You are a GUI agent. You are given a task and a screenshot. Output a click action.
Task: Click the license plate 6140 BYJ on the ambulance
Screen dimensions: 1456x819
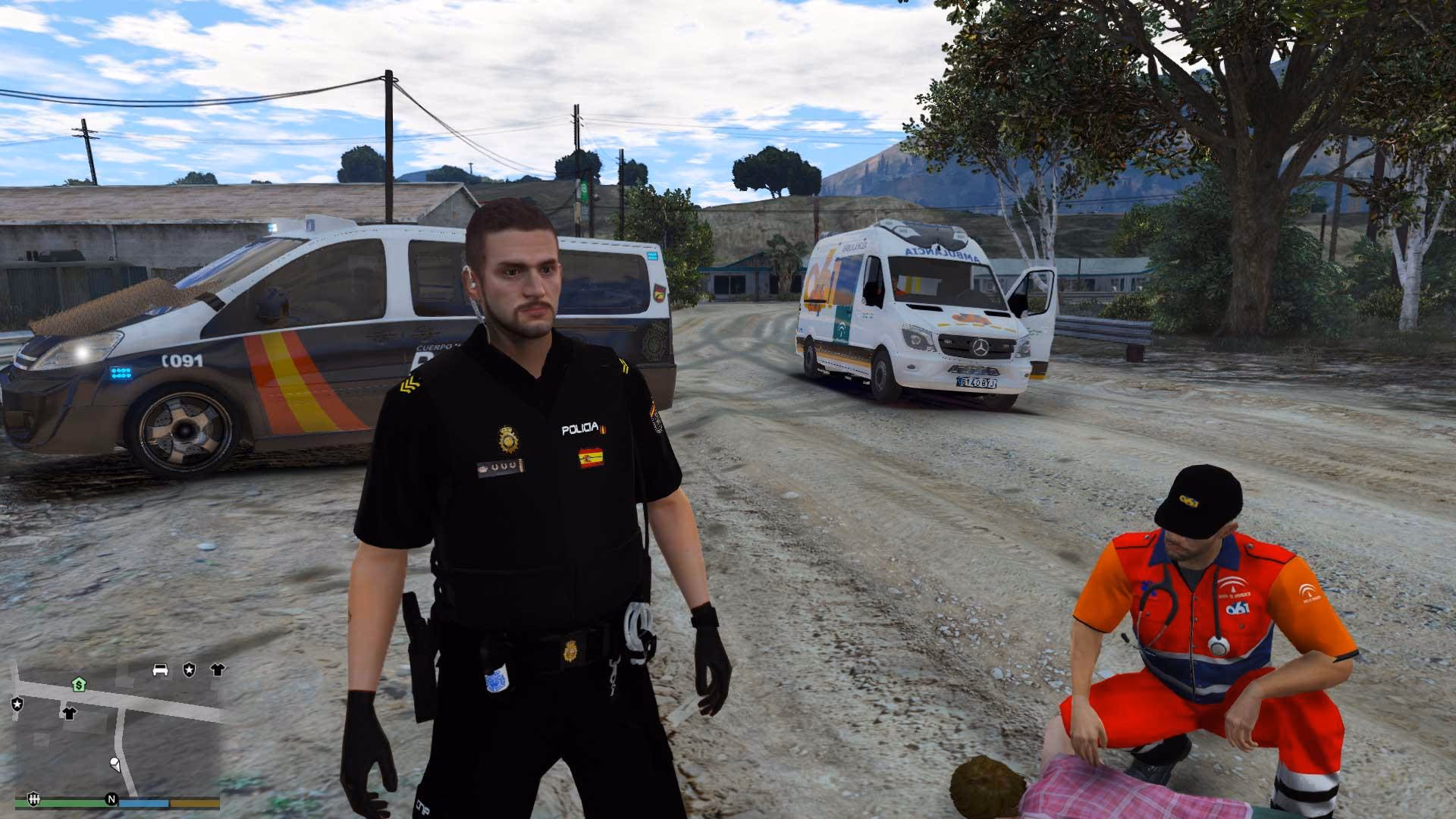coord(978,384)
